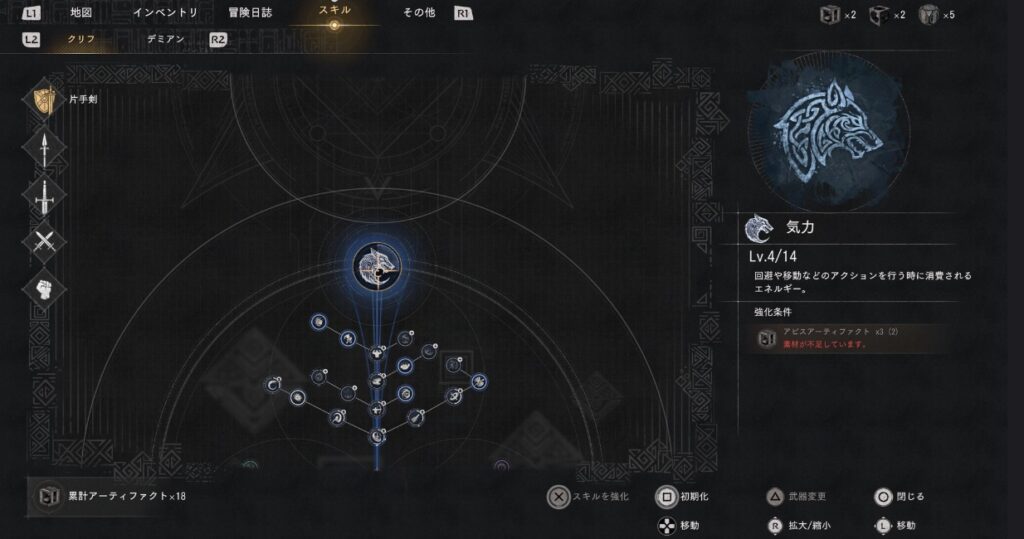Viewport: 1024px width, 539px height.
Task: Select the スキル tab
Action: click(x=334, y=10)
